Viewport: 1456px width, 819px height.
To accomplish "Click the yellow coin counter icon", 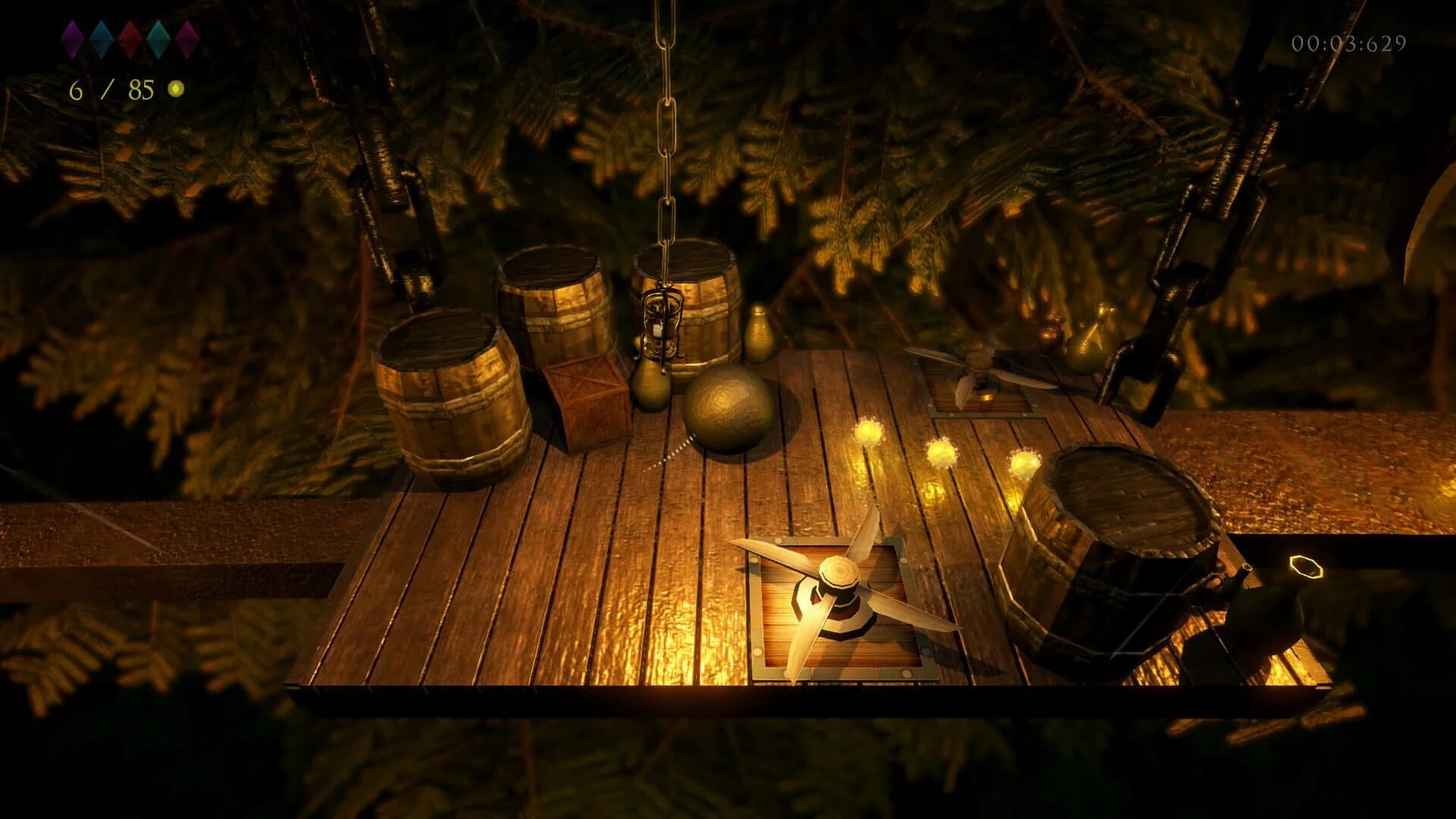I will 176,89.
